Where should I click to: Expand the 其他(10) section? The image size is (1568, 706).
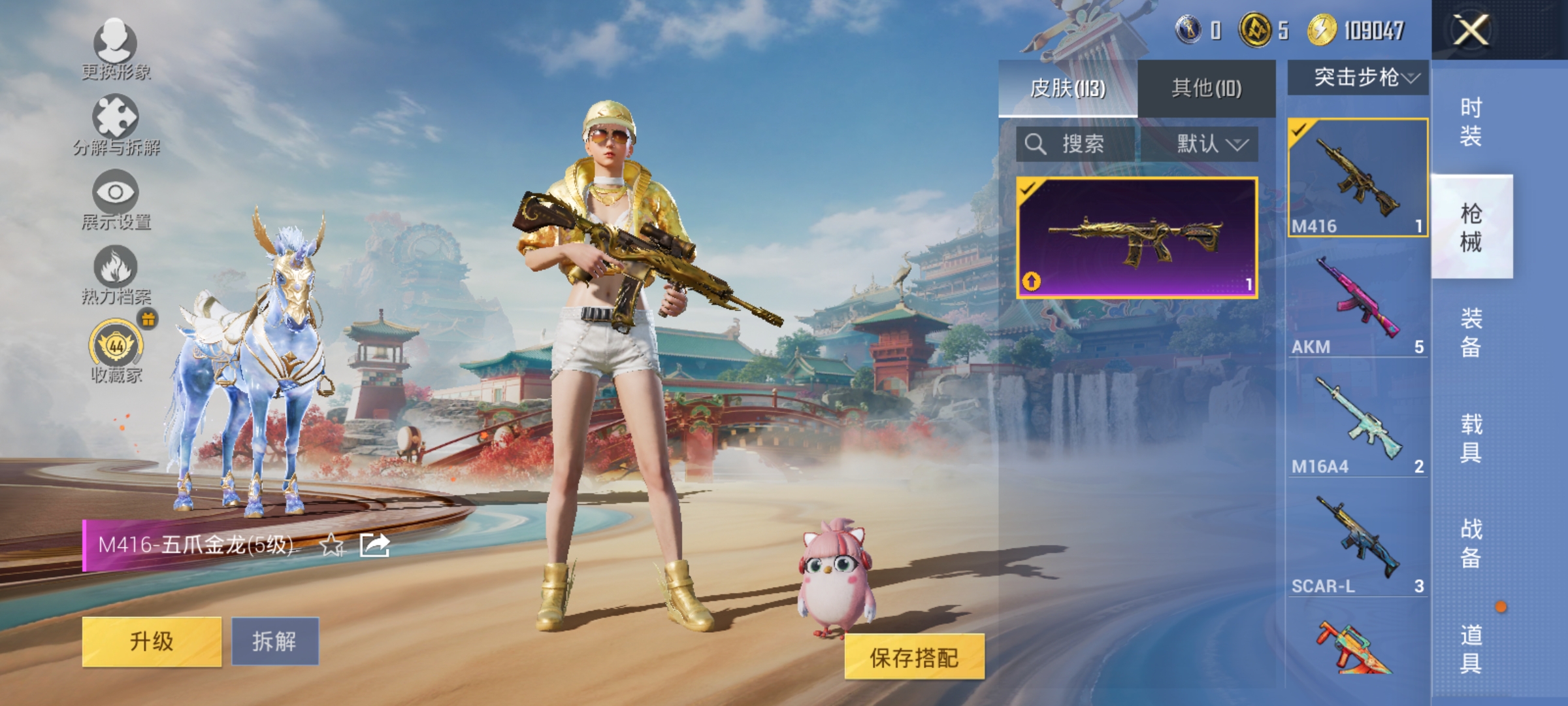point(1207,86)
